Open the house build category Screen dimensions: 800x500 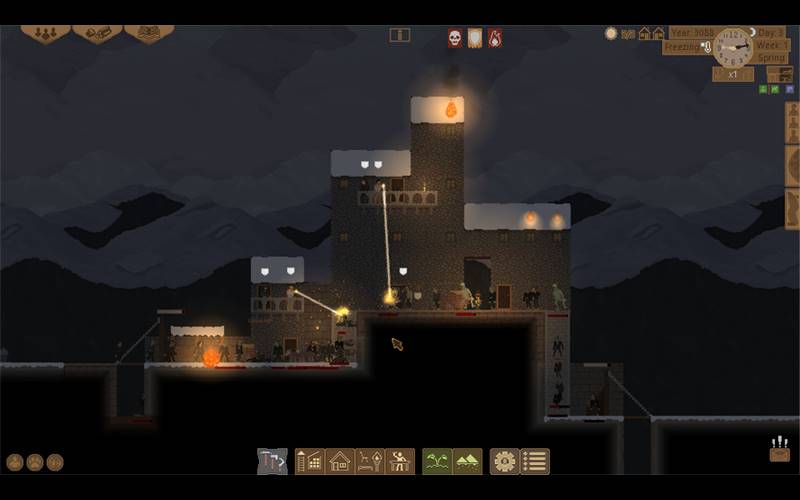click(x=340, y=461)
